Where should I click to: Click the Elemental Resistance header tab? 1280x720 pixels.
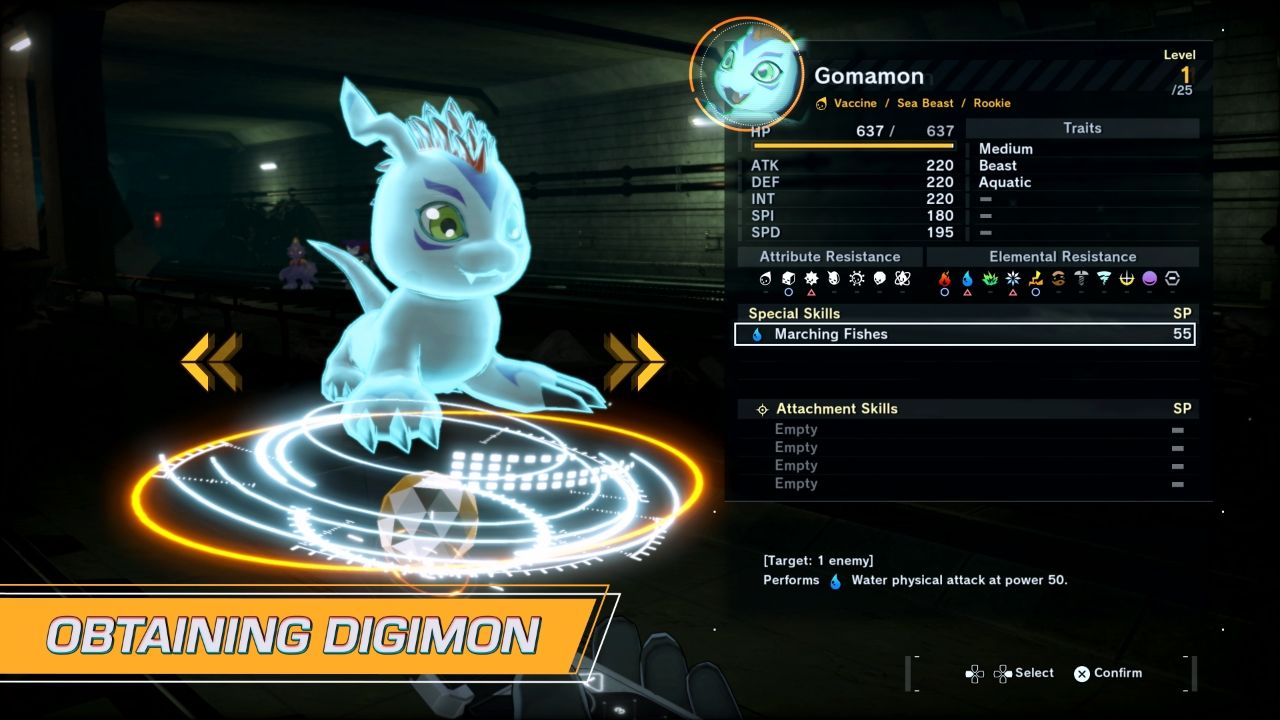pyautogui.click(x=1064, y=256)
